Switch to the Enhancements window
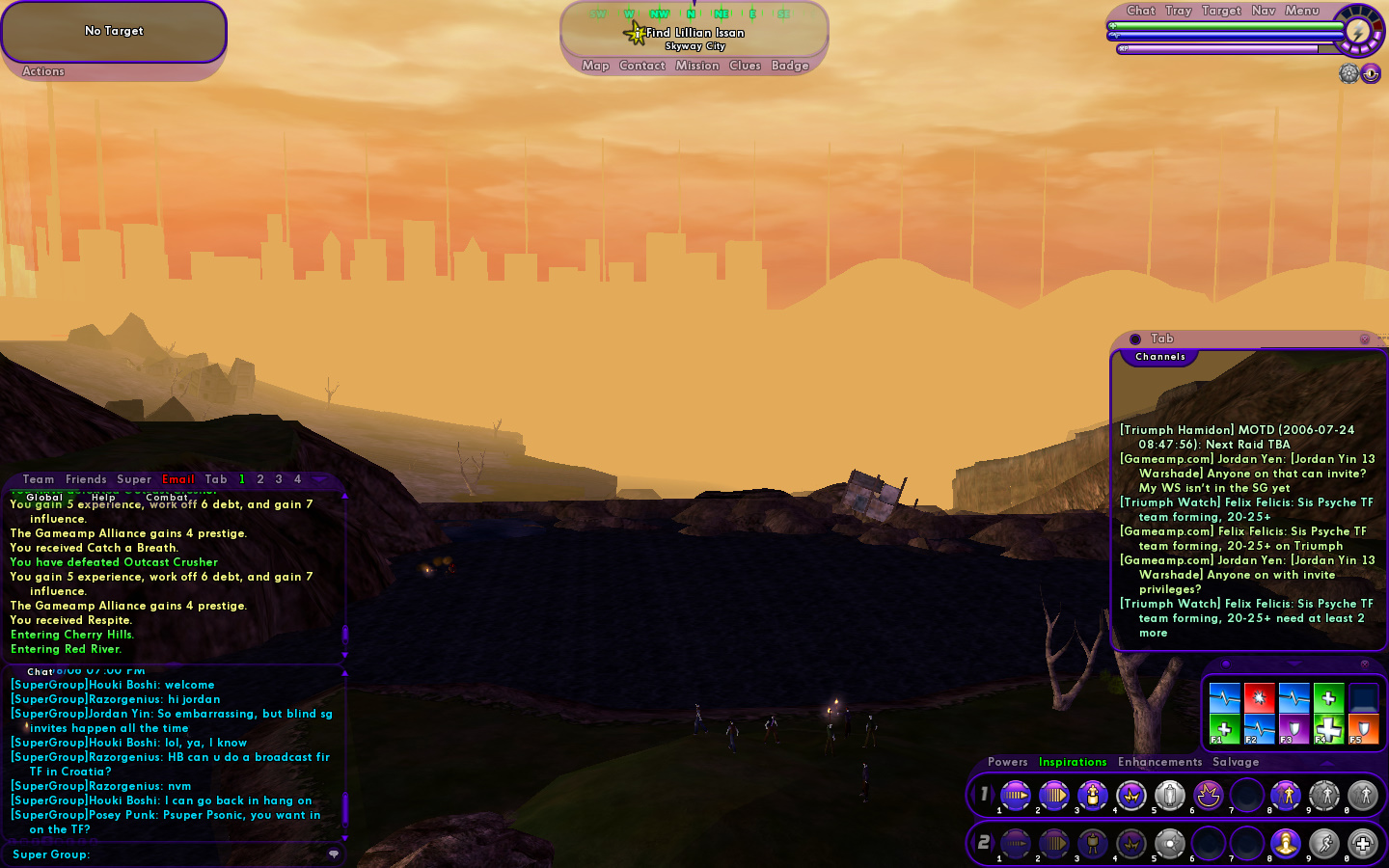Image resolution: width=1389 pixels, height=868 pixels. coord(1159,762)
